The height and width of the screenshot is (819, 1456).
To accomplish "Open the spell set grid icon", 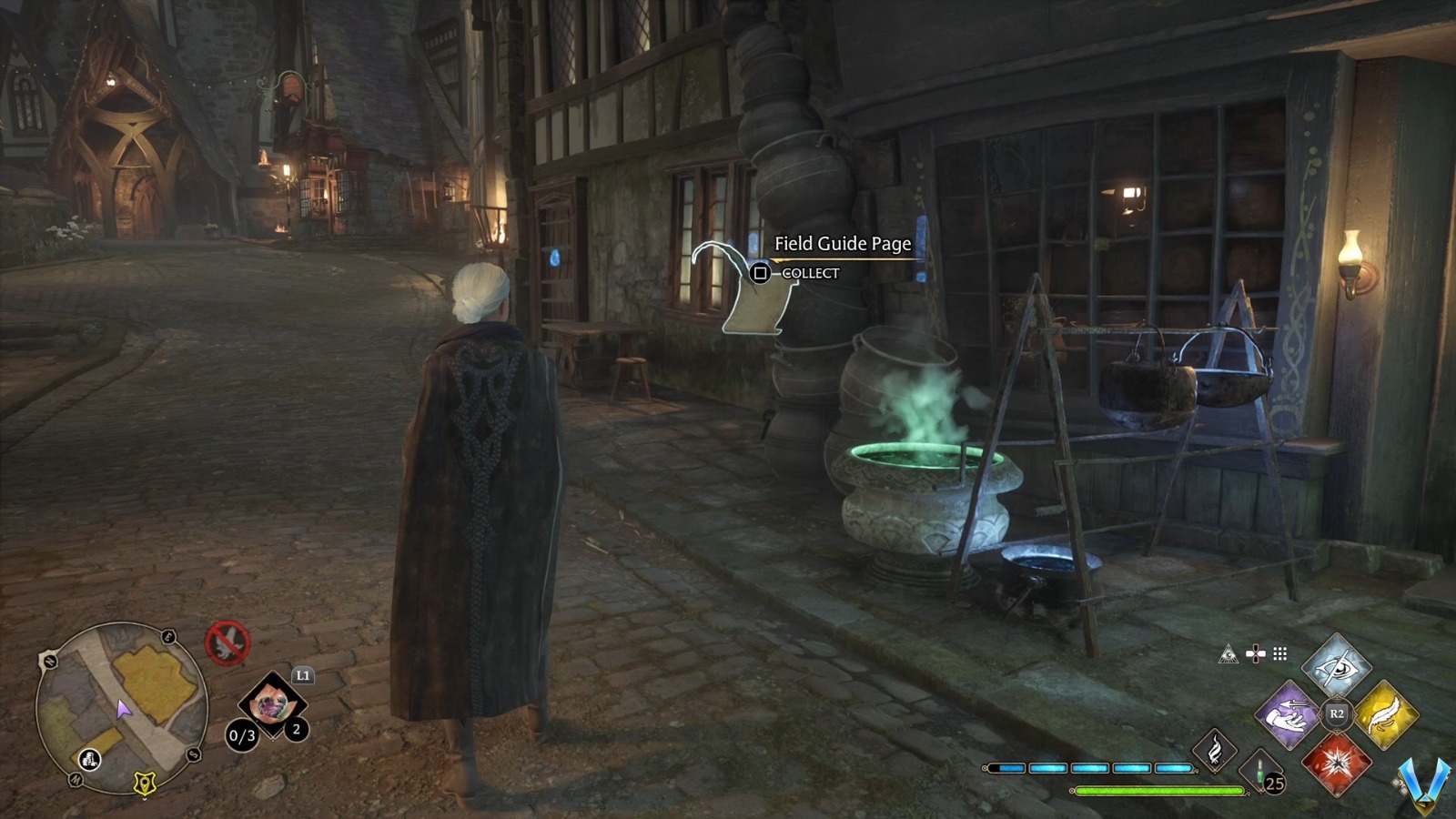I will coord(1279,653).
